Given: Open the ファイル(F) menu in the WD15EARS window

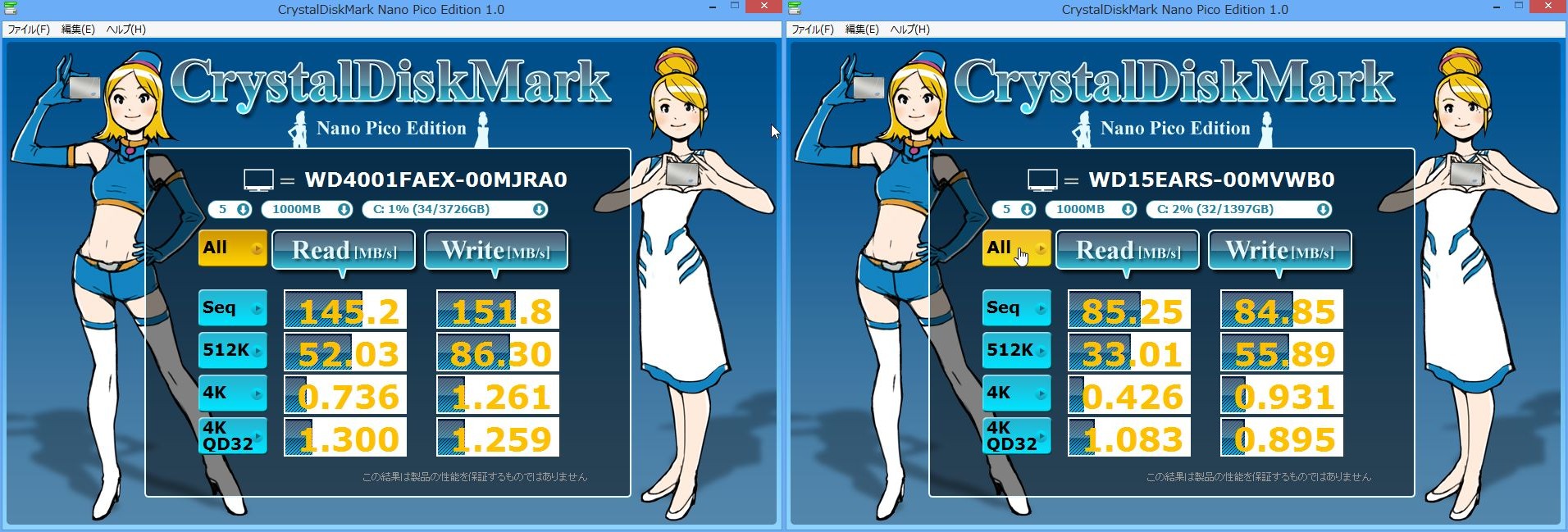Looking at the screenshot, I should click(x=813, y=30).
